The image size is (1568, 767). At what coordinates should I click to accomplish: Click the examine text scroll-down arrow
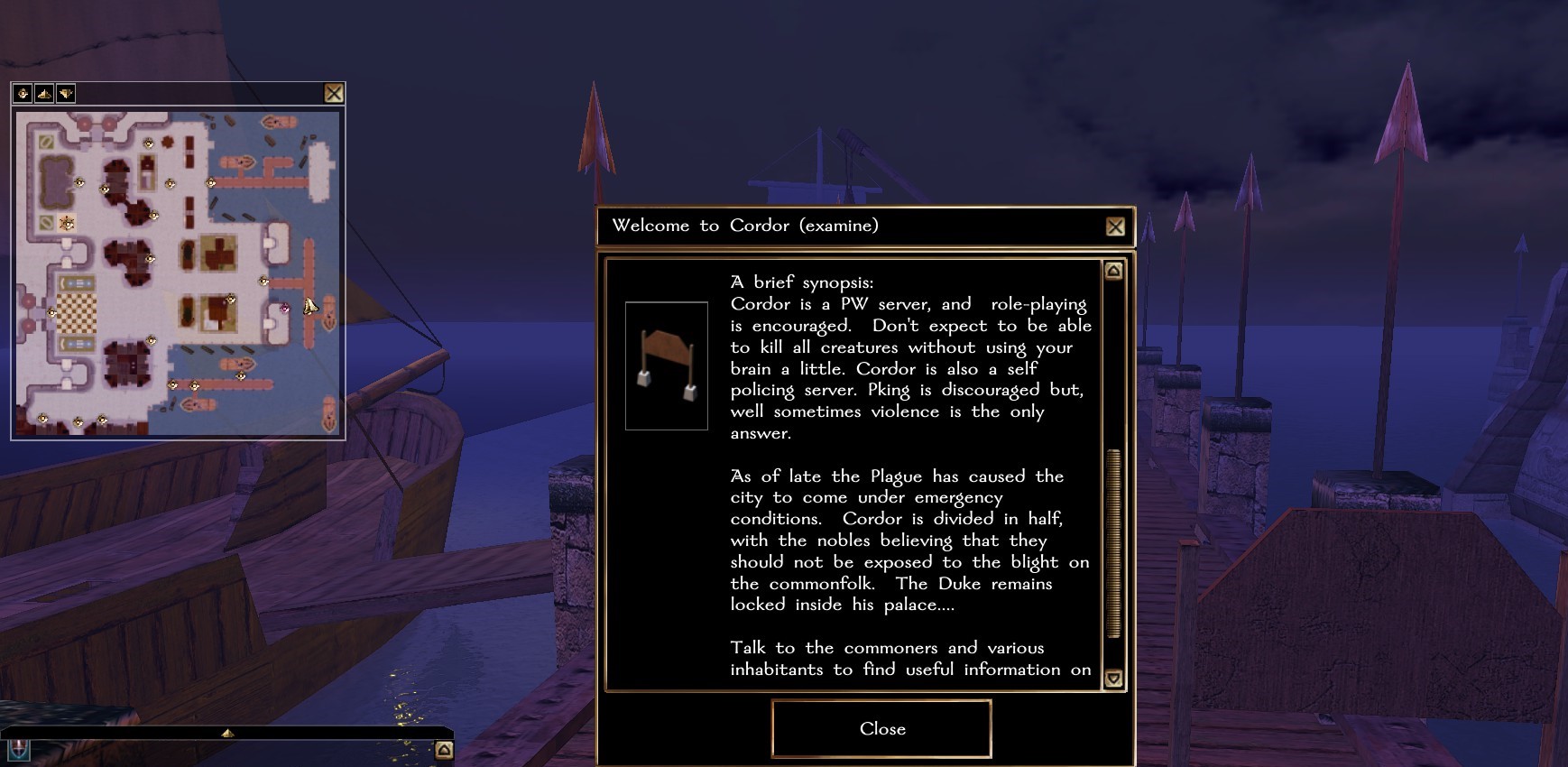coord(1114,679)
